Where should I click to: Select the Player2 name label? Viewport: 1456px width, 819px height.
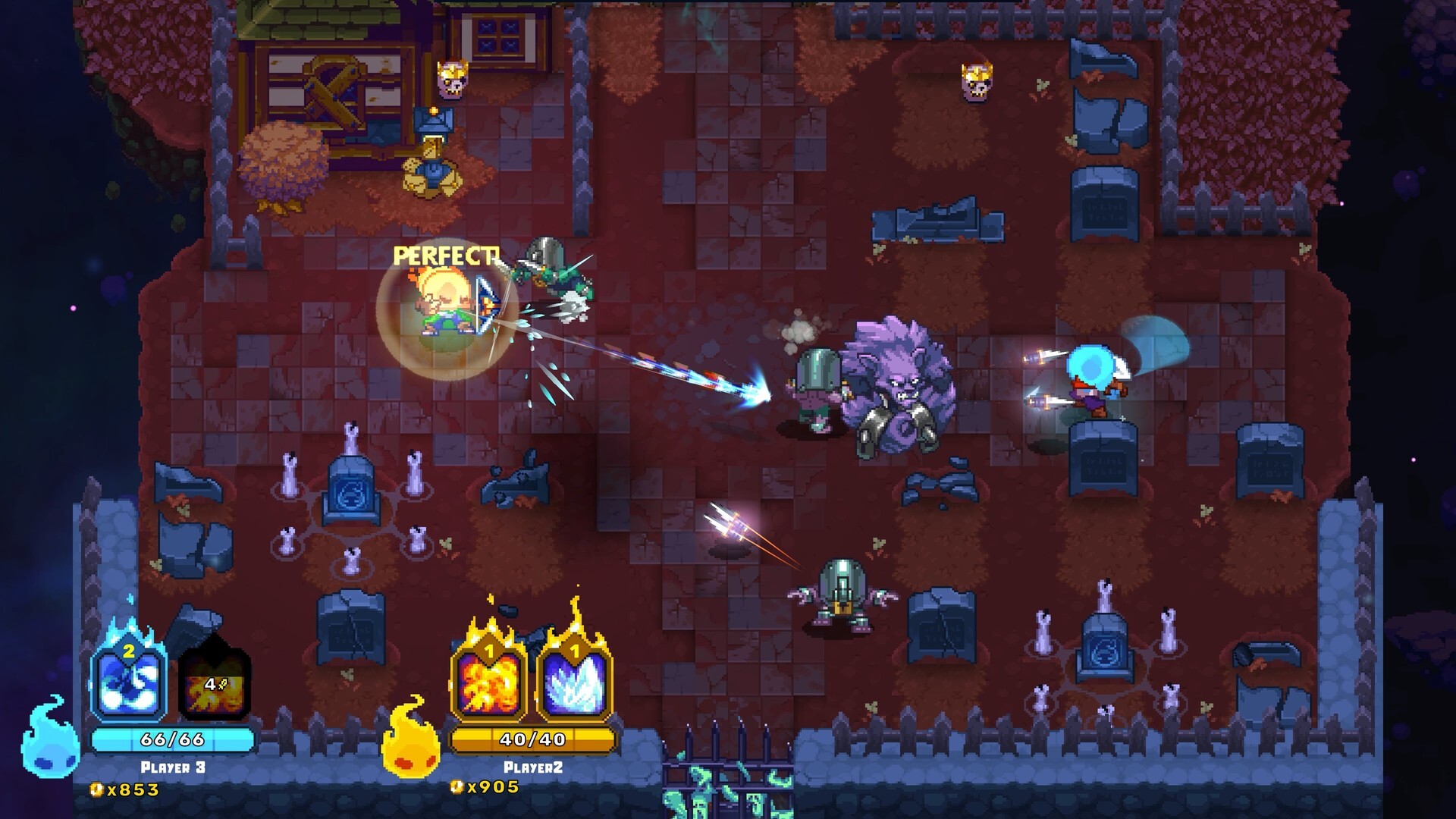point(535,766)
